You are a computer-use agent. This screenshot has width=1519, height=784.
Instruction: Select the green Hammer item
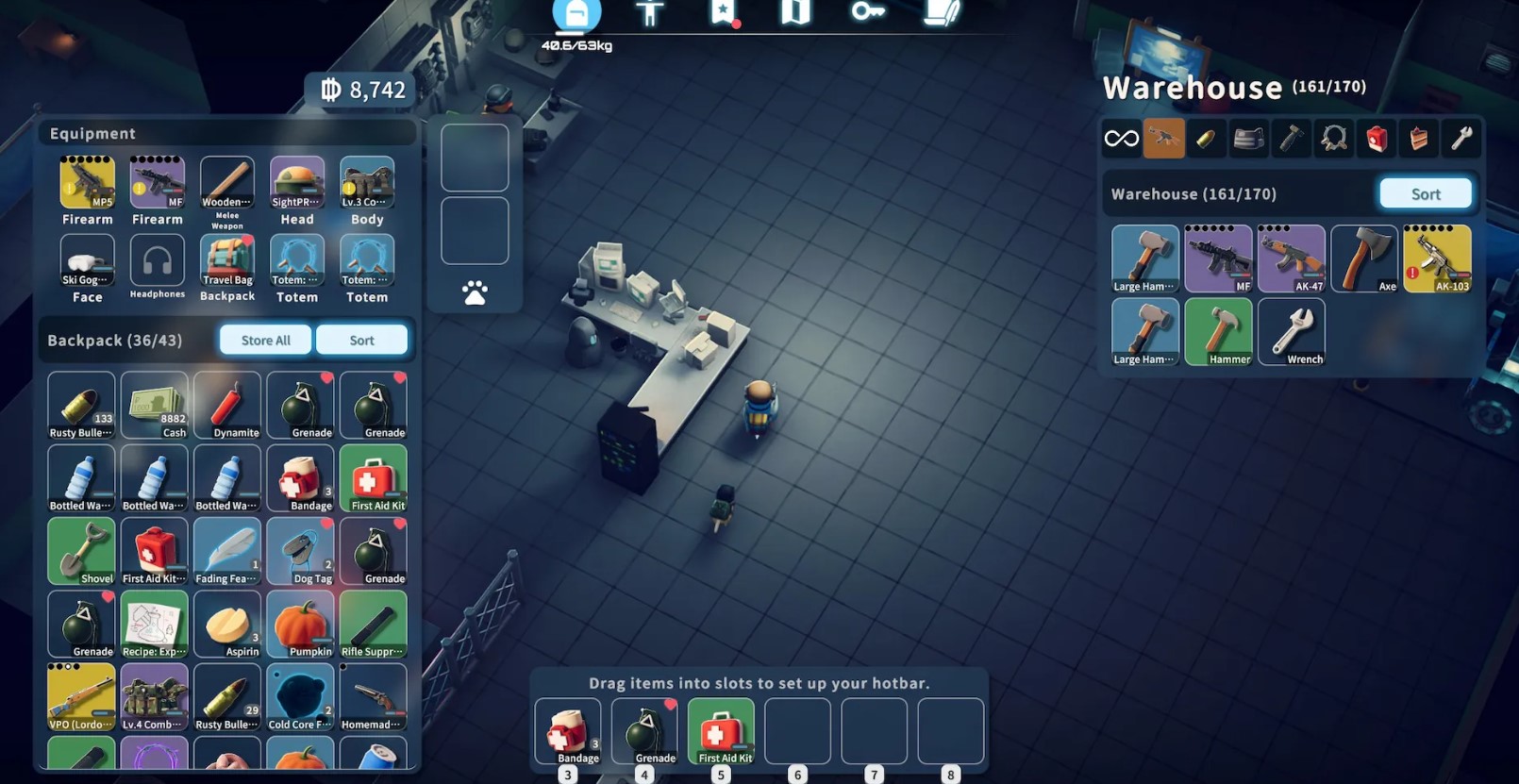1218,332
